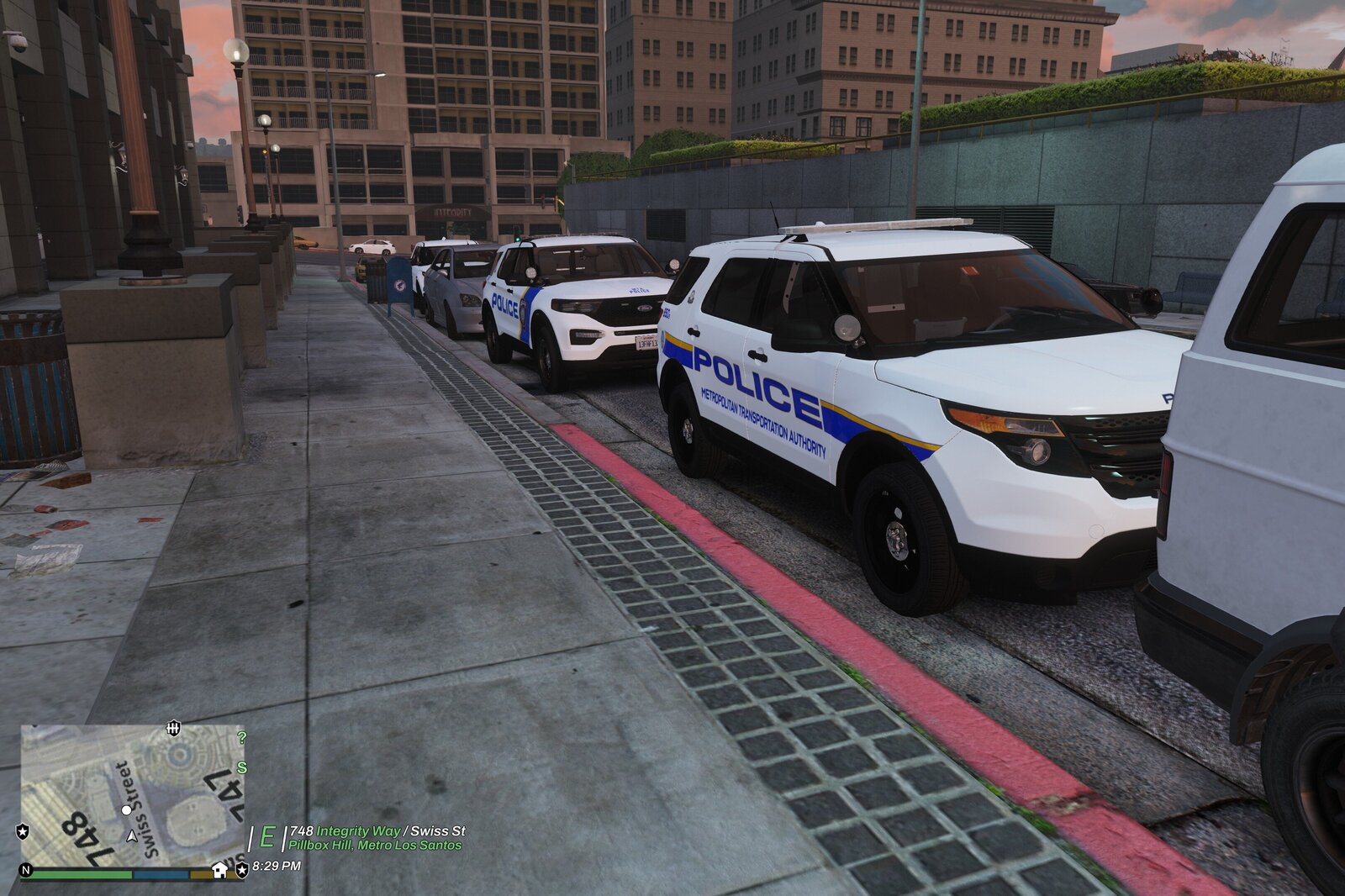
Task: Click the 8:29 PM time display
Action: 276,867
